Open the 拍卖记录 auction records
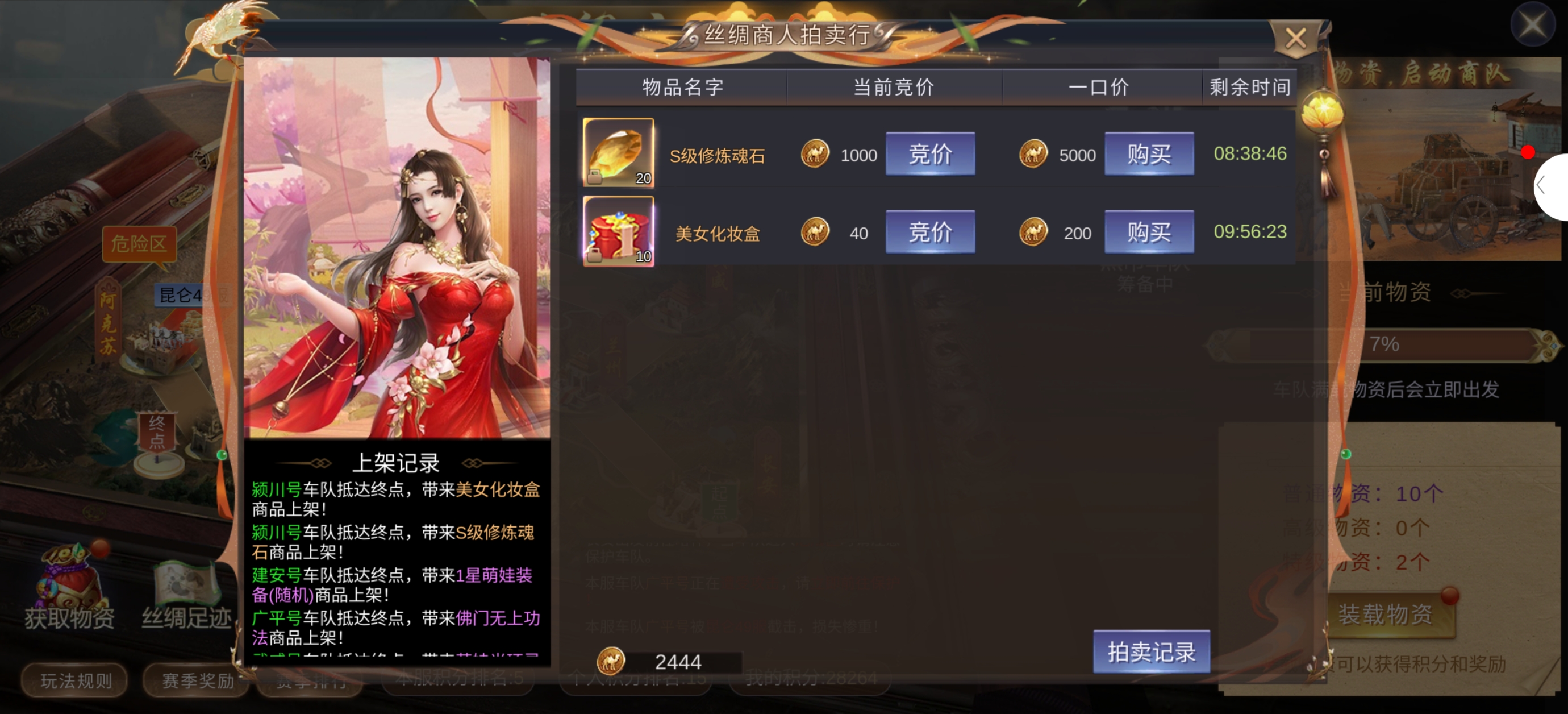Viewport: 1568px width, 714px height. coord(1150,652)
